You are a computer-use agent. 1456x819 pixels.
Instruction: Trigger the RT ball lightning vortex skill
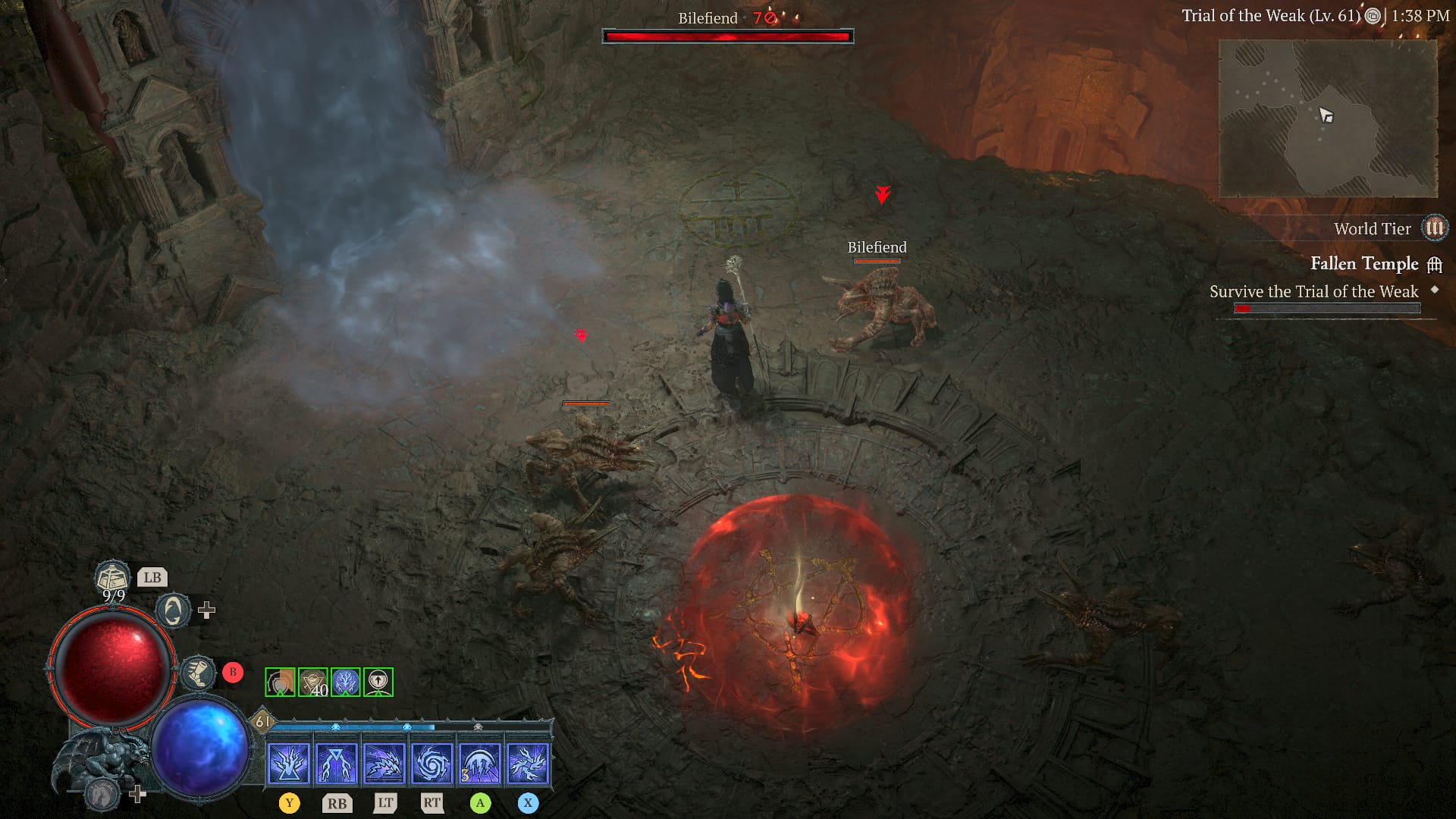coord(433,762)
